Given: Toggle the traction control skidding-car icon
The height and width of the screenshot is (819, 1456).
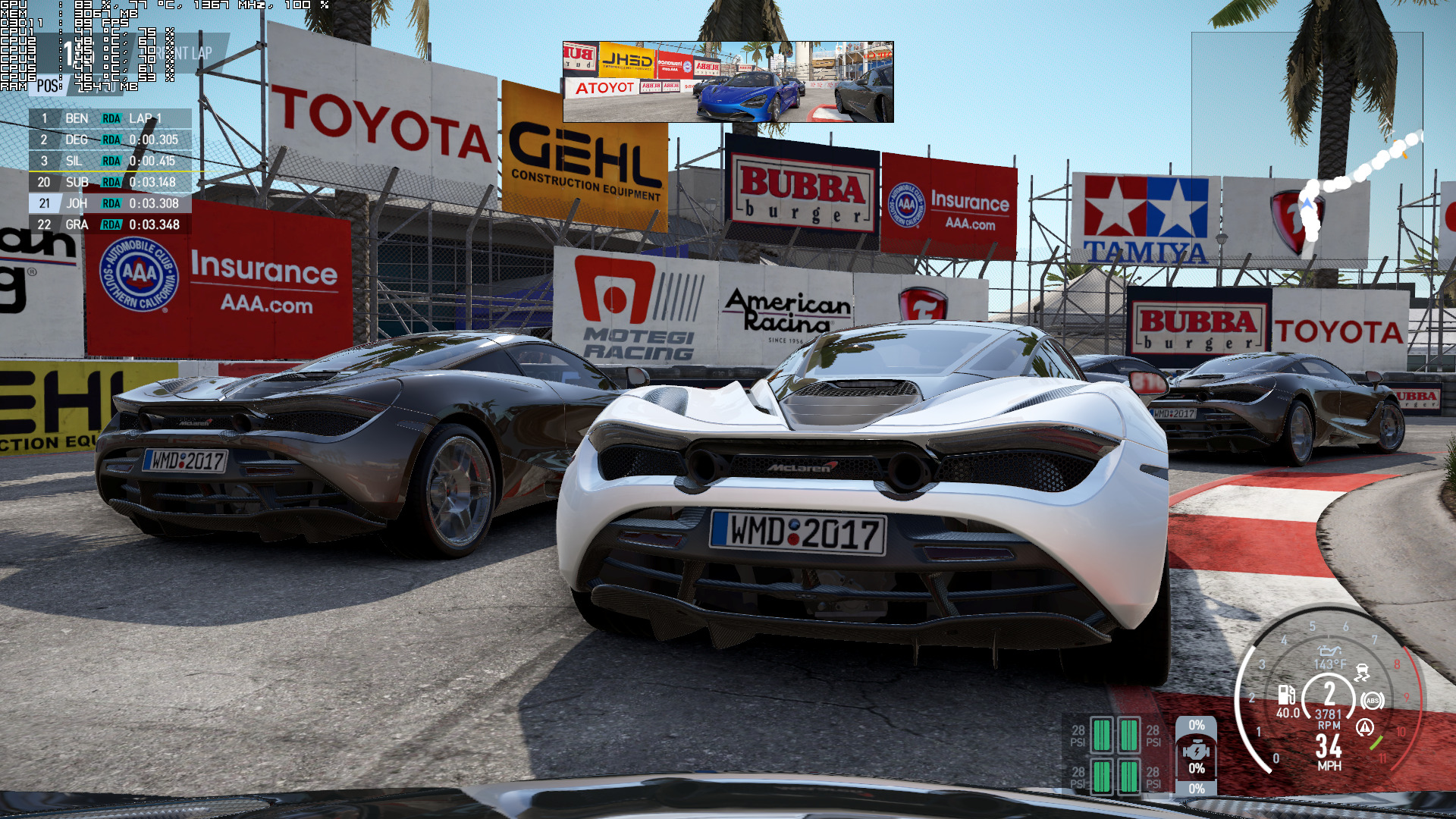Looking at the screenshot, I should tap(1362, 673).
